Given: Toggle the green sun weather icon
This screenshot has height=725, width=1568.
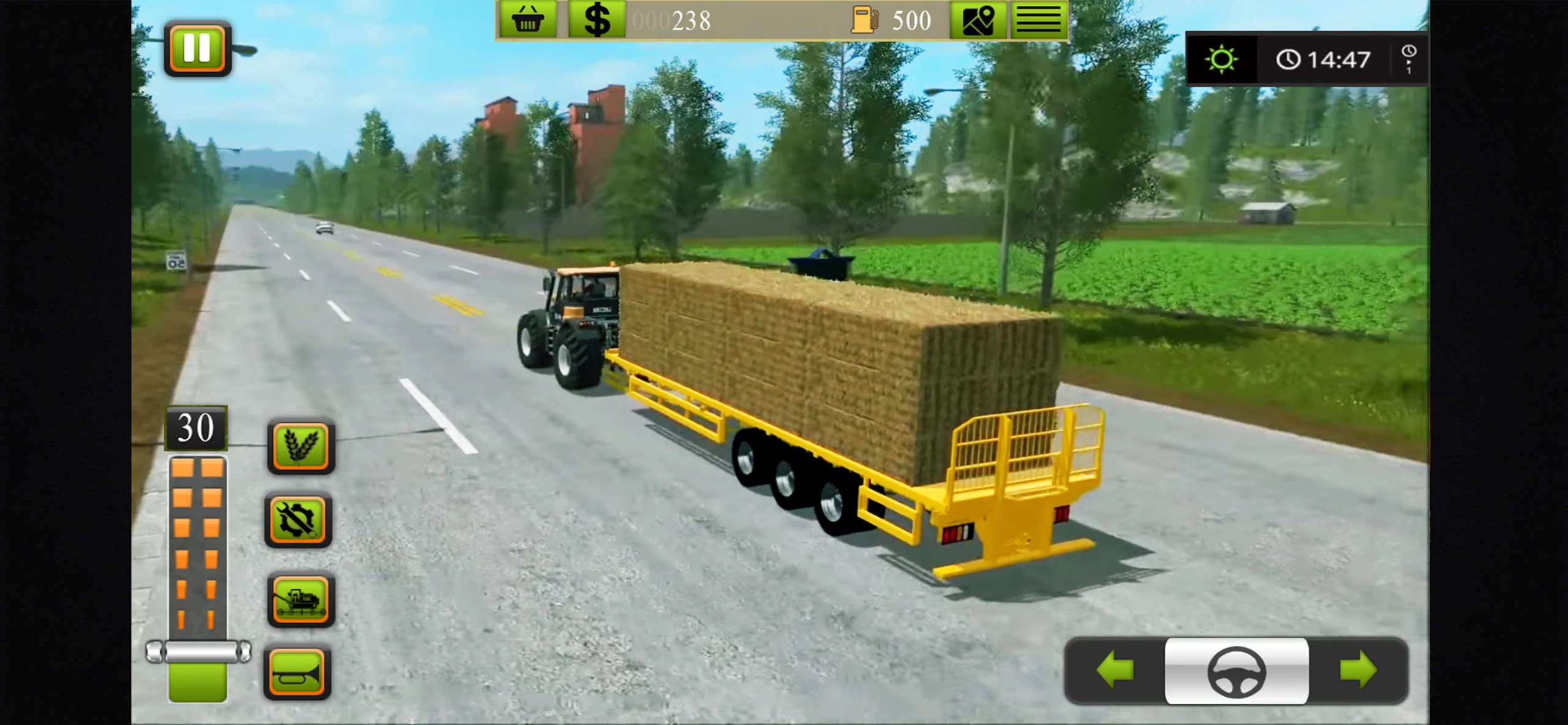Looking at the screenshot, I should coord(1221,59).
